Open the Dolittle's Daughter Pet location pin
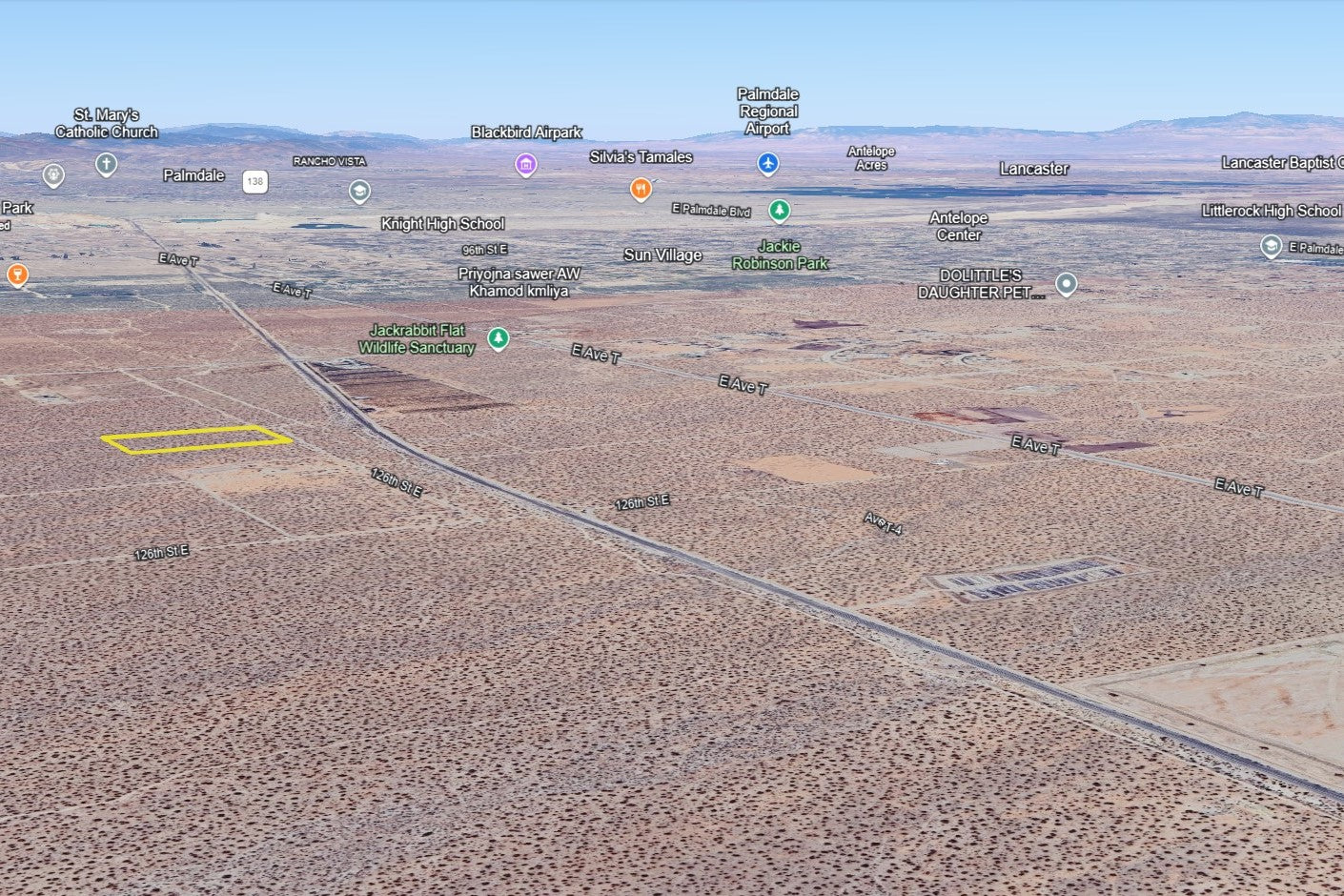 [x=1067, y=283]
